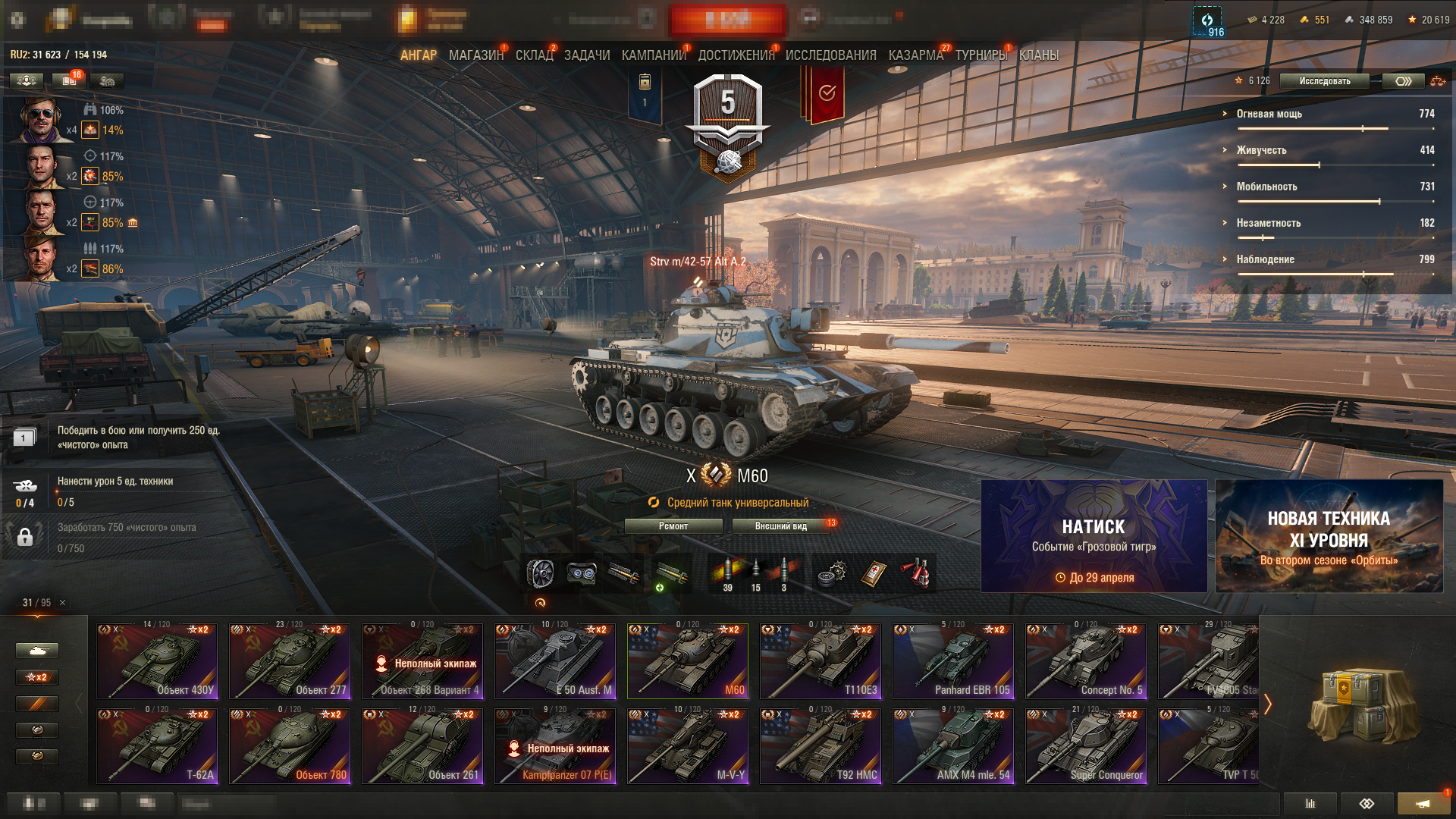Select the T110E3 tank thumbnail
The height and width of the screenshot is (819, 1456).
point(820,660)
